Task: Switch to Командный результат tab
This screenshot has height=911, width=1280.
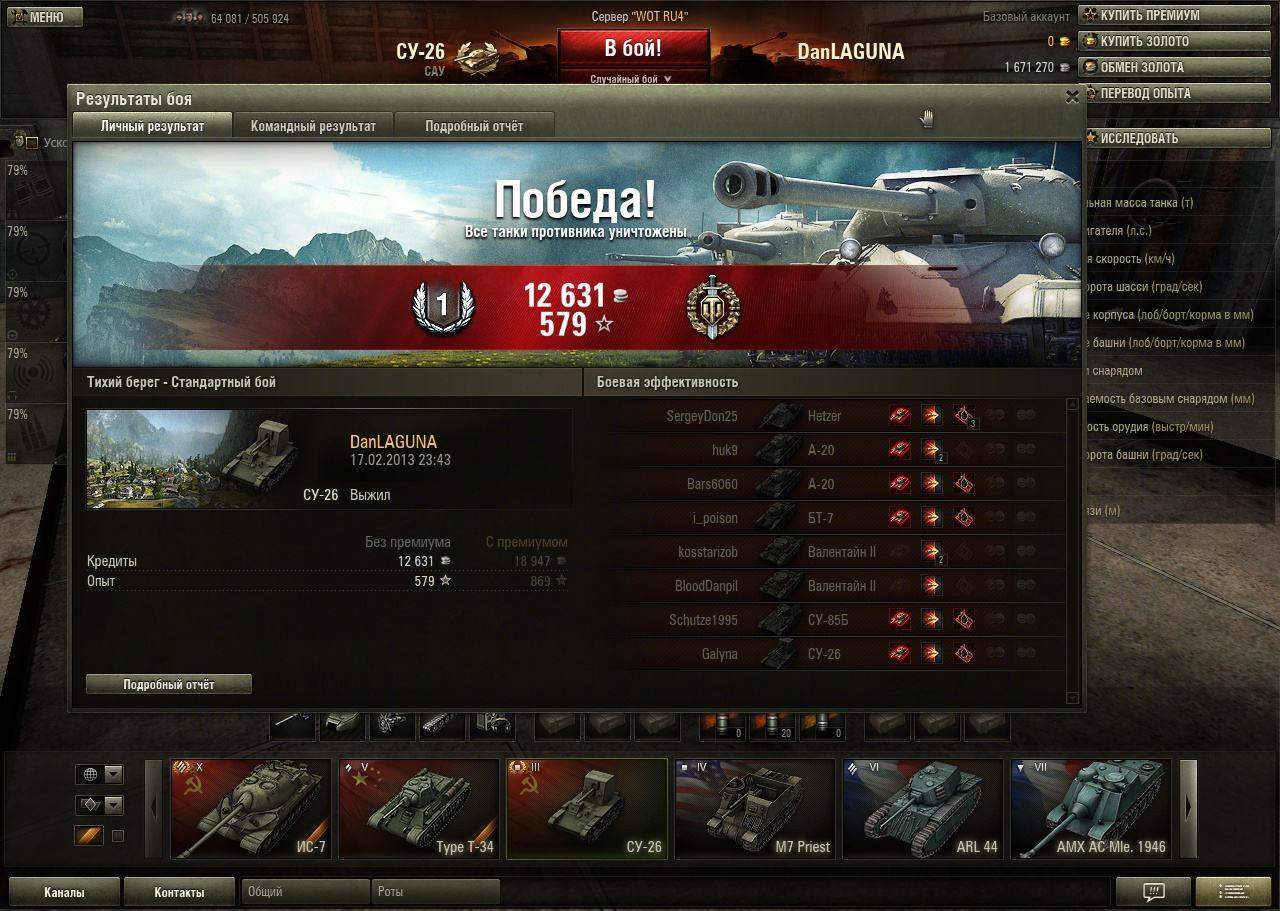Action: point(313,126)
